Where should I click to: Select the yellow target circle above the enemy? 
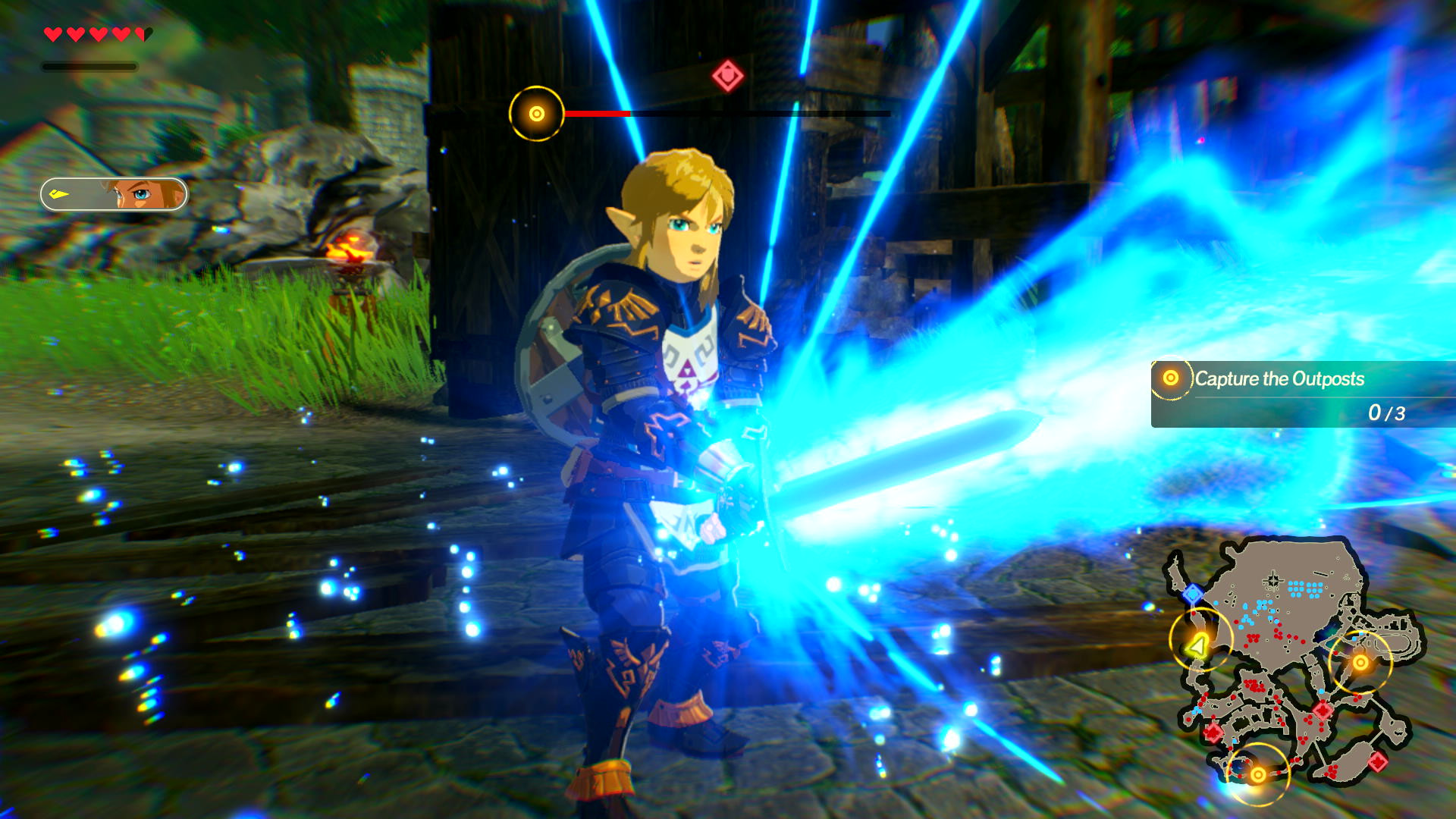click(x=536, y=114)
